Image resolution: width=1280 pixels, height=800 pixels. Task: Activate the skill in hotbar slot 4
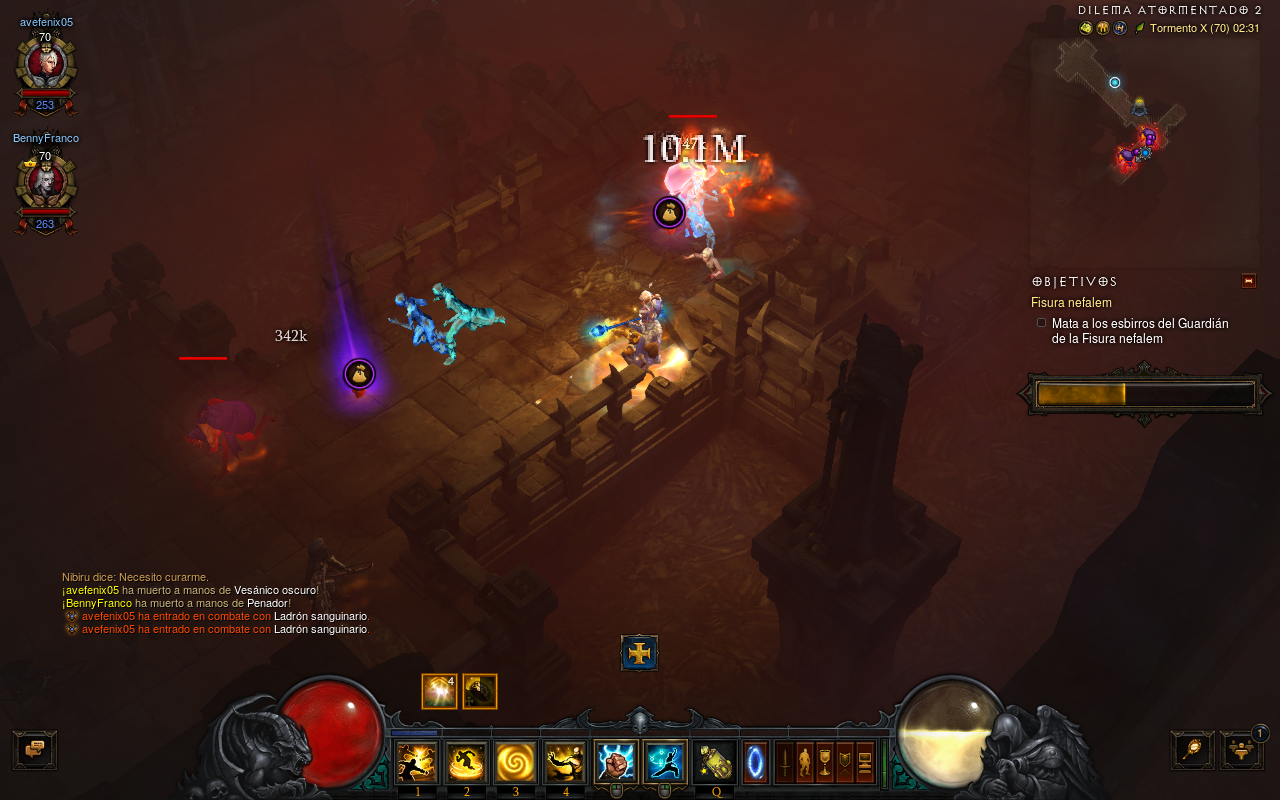tap(565, 762)
